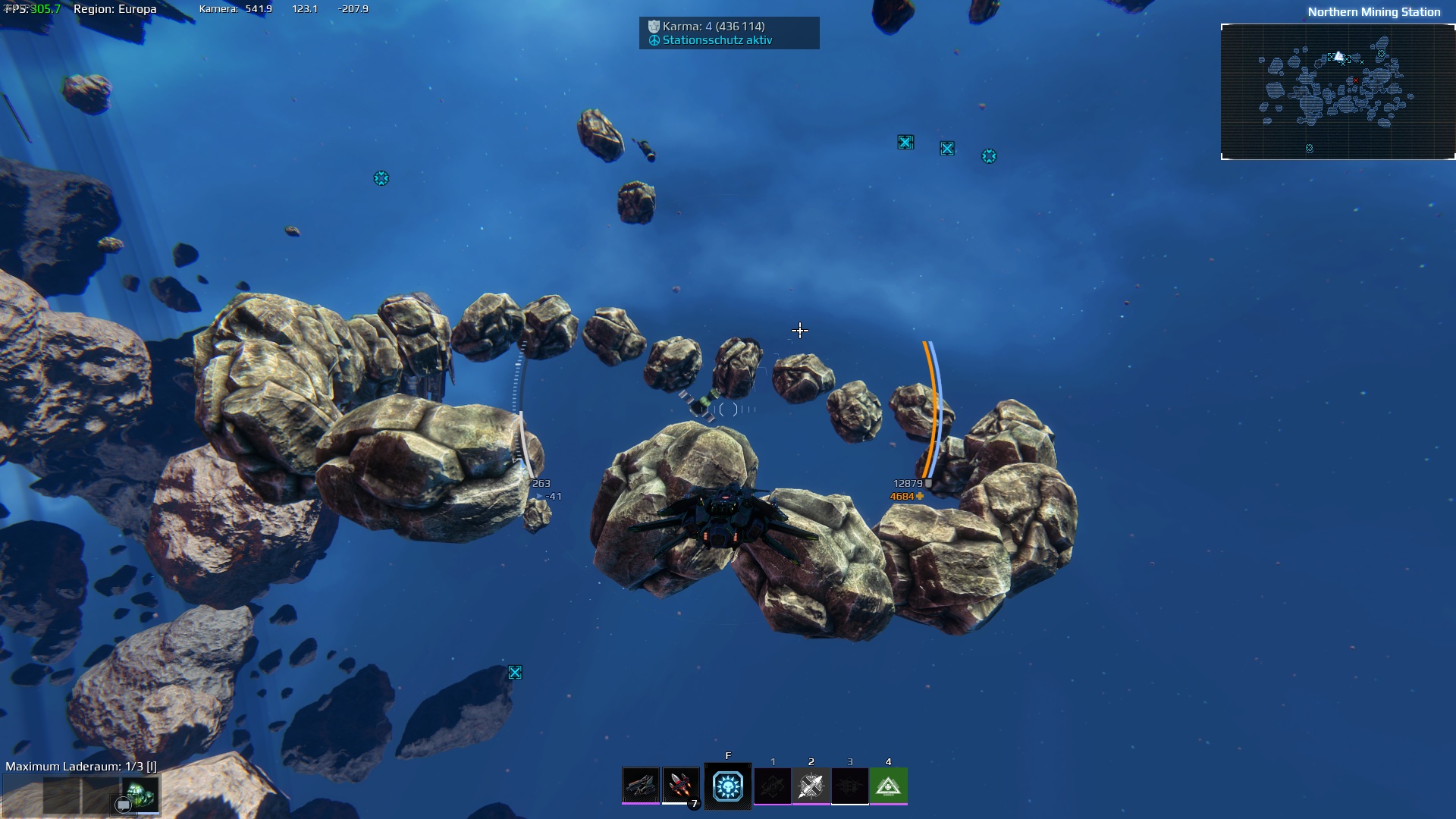Open the chat speech bubble icon

(123, 805)
